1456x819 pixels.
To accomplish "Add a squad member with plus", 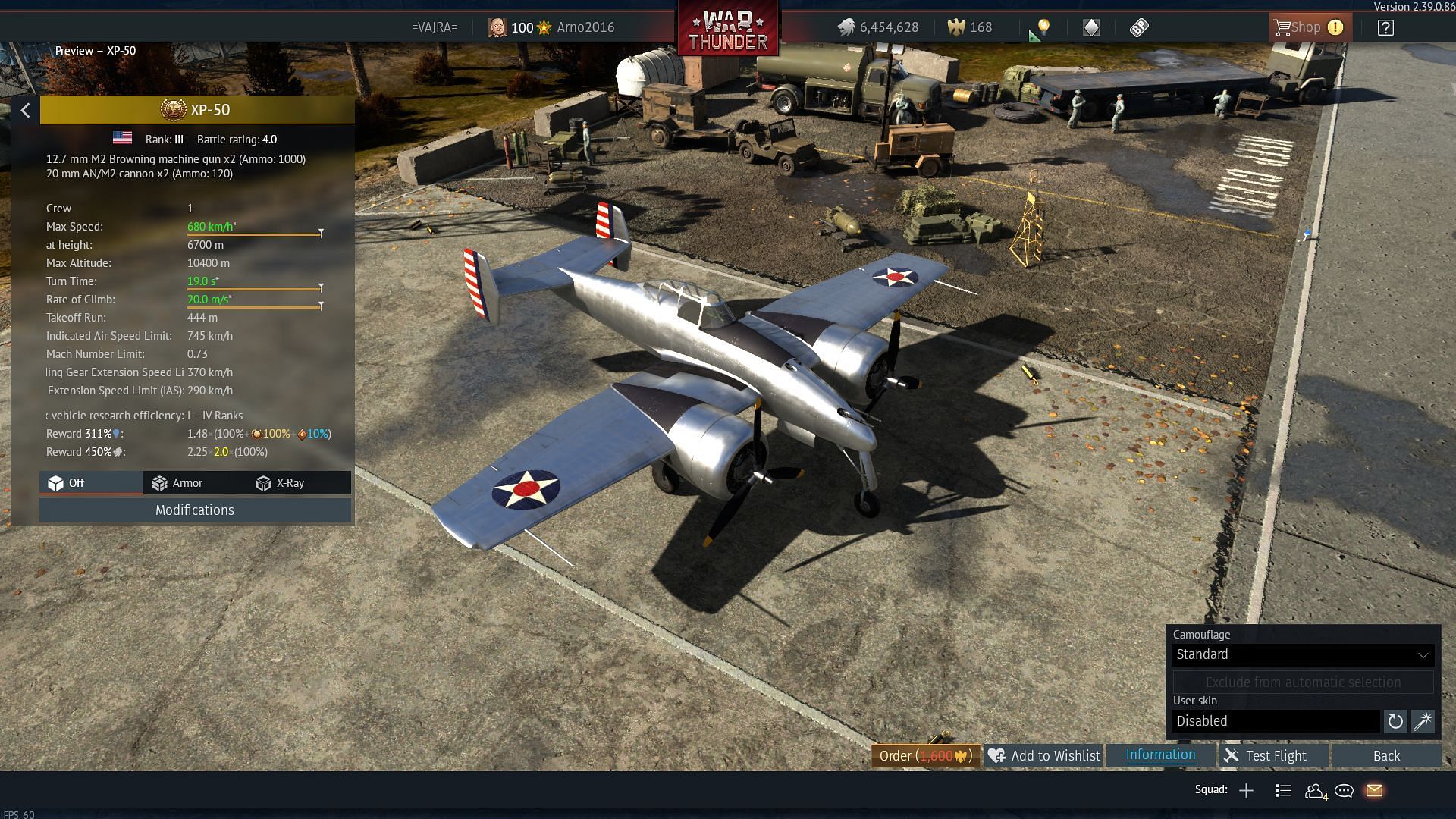I will point(1246,791).
